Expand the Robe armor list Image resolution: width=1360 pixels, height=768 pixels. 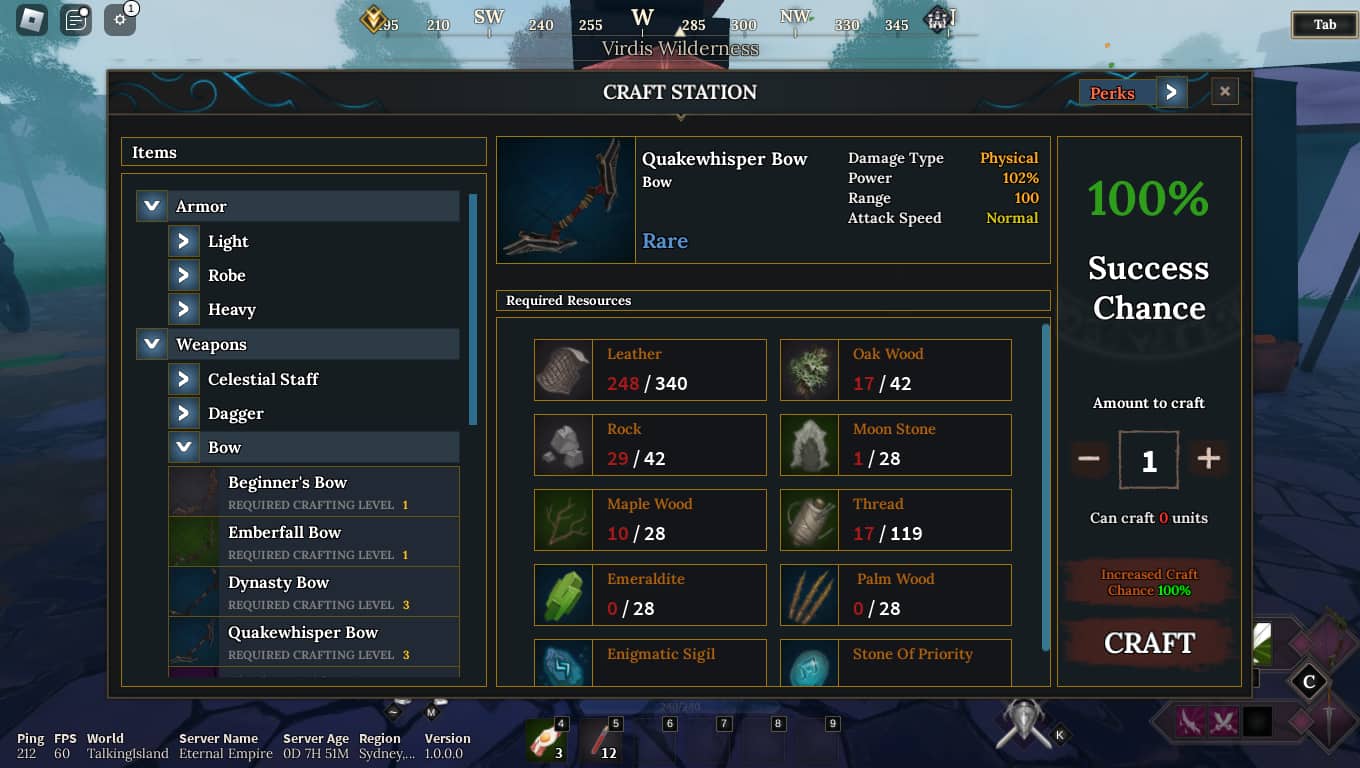pyautogui.click(x=183, y=275)
